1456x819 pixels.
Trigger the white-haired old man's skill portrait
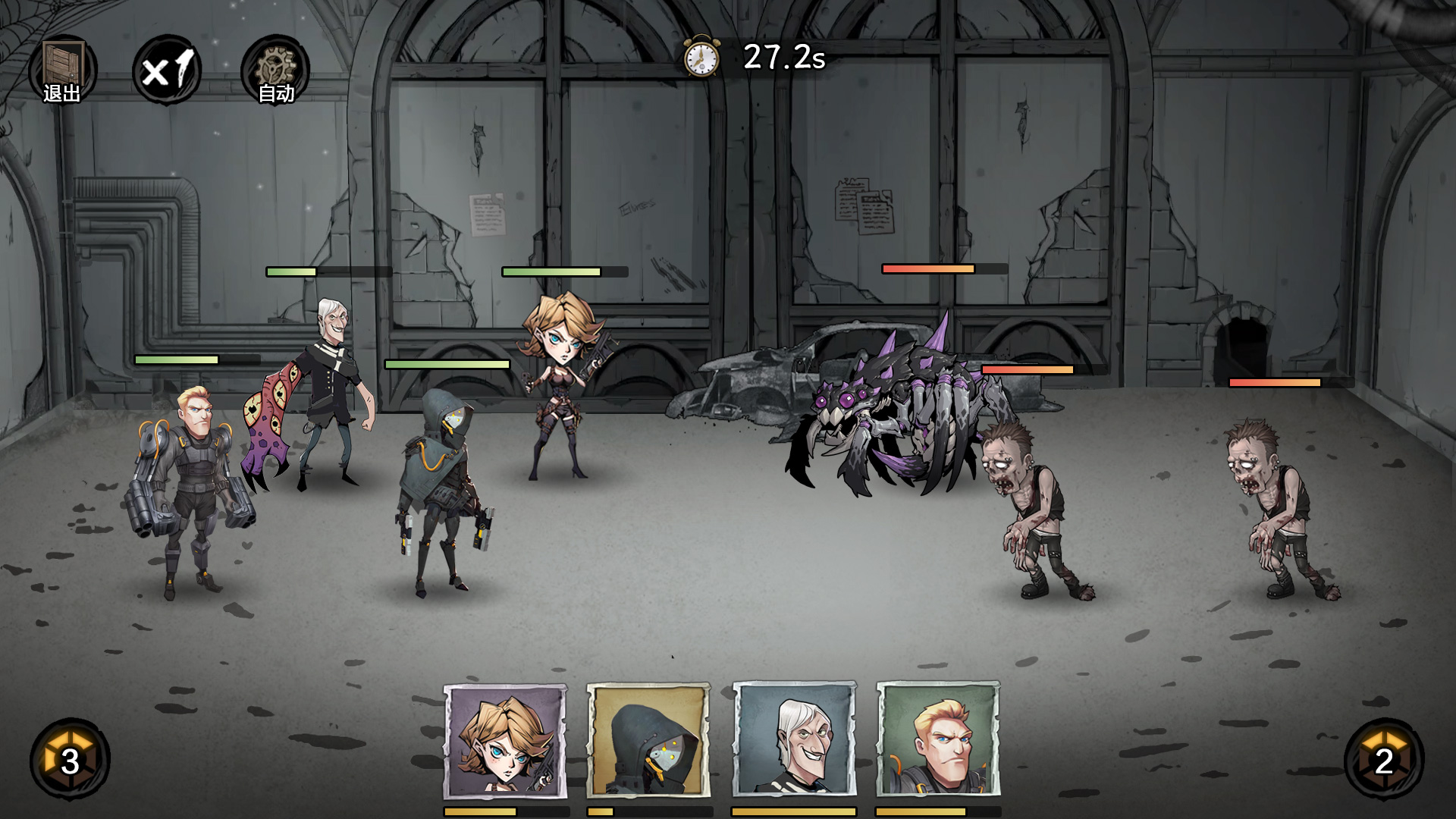[794, 741]
